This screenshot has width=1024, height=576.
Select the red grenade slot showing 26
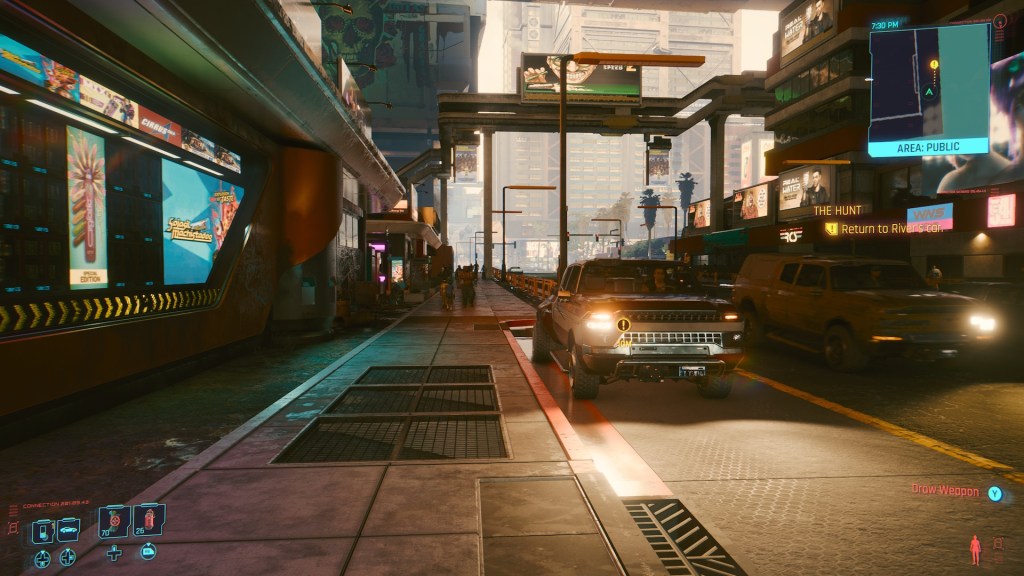point(148,520)
